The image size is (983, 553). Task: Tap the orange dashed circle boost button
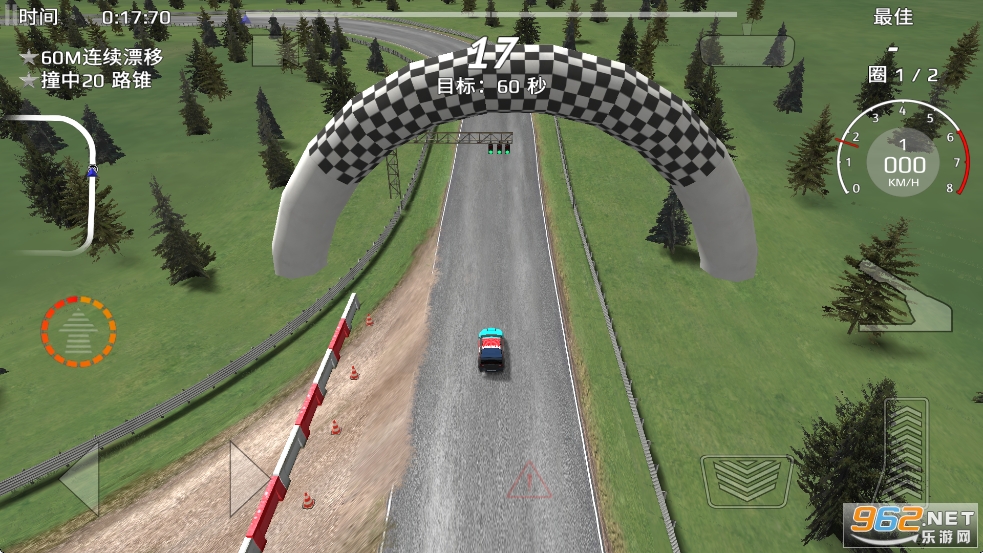[78, 331]
